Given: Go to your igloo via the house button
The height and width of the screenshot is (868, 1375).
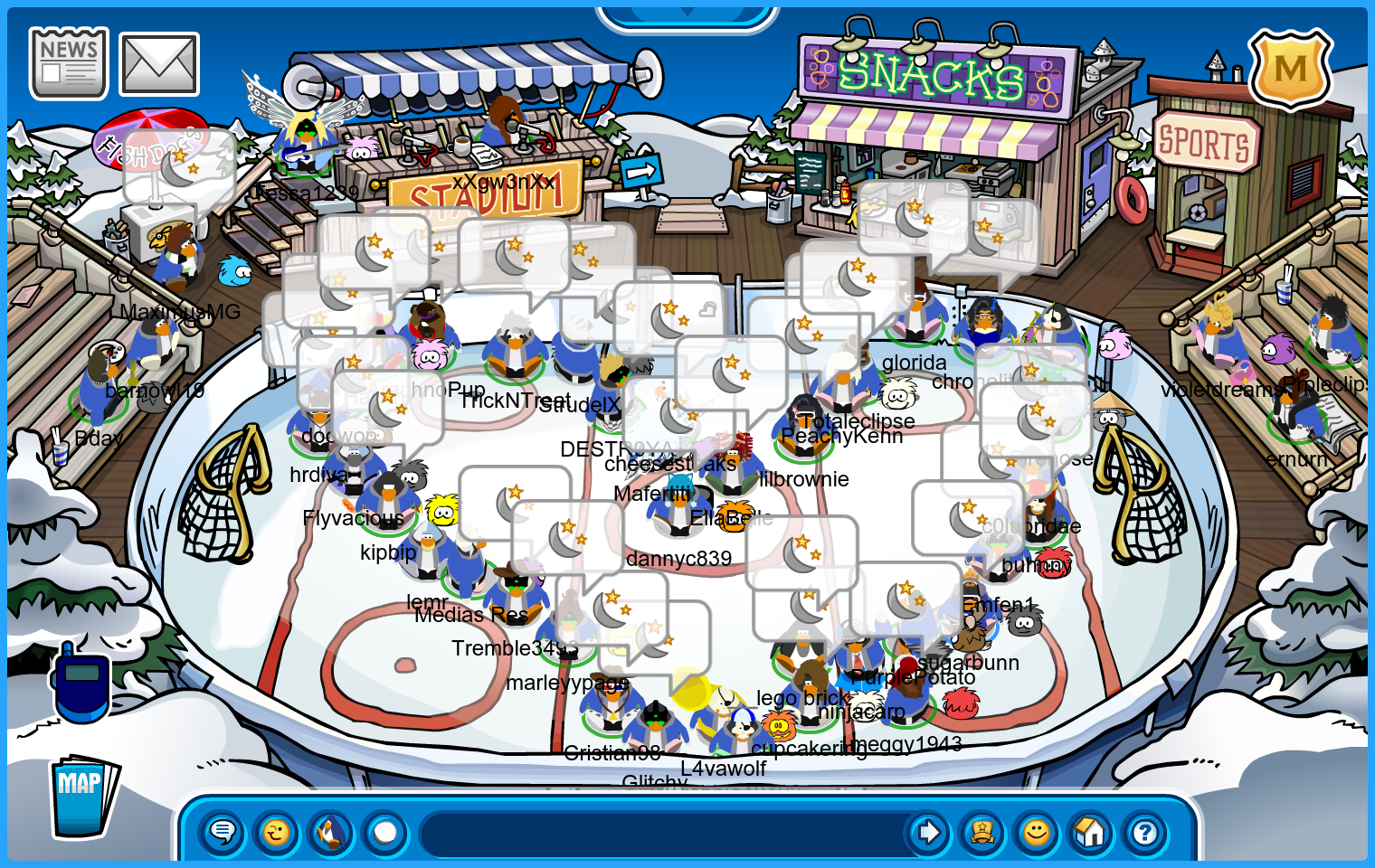Looking at the screenshot, I should click(x=1091, y=832).
